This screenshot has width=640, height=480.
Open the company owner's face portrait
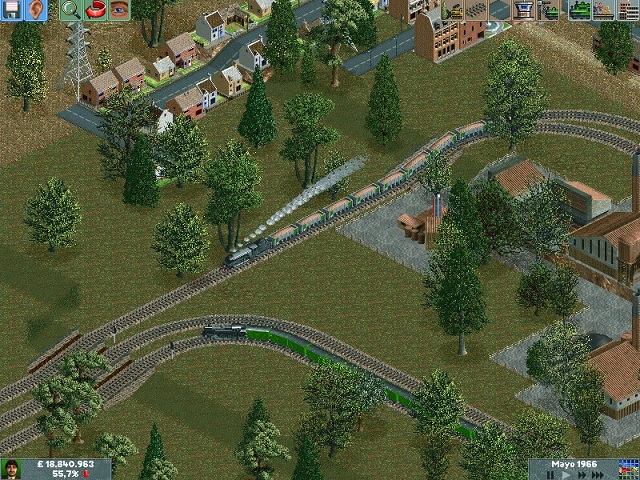point(12,469)
